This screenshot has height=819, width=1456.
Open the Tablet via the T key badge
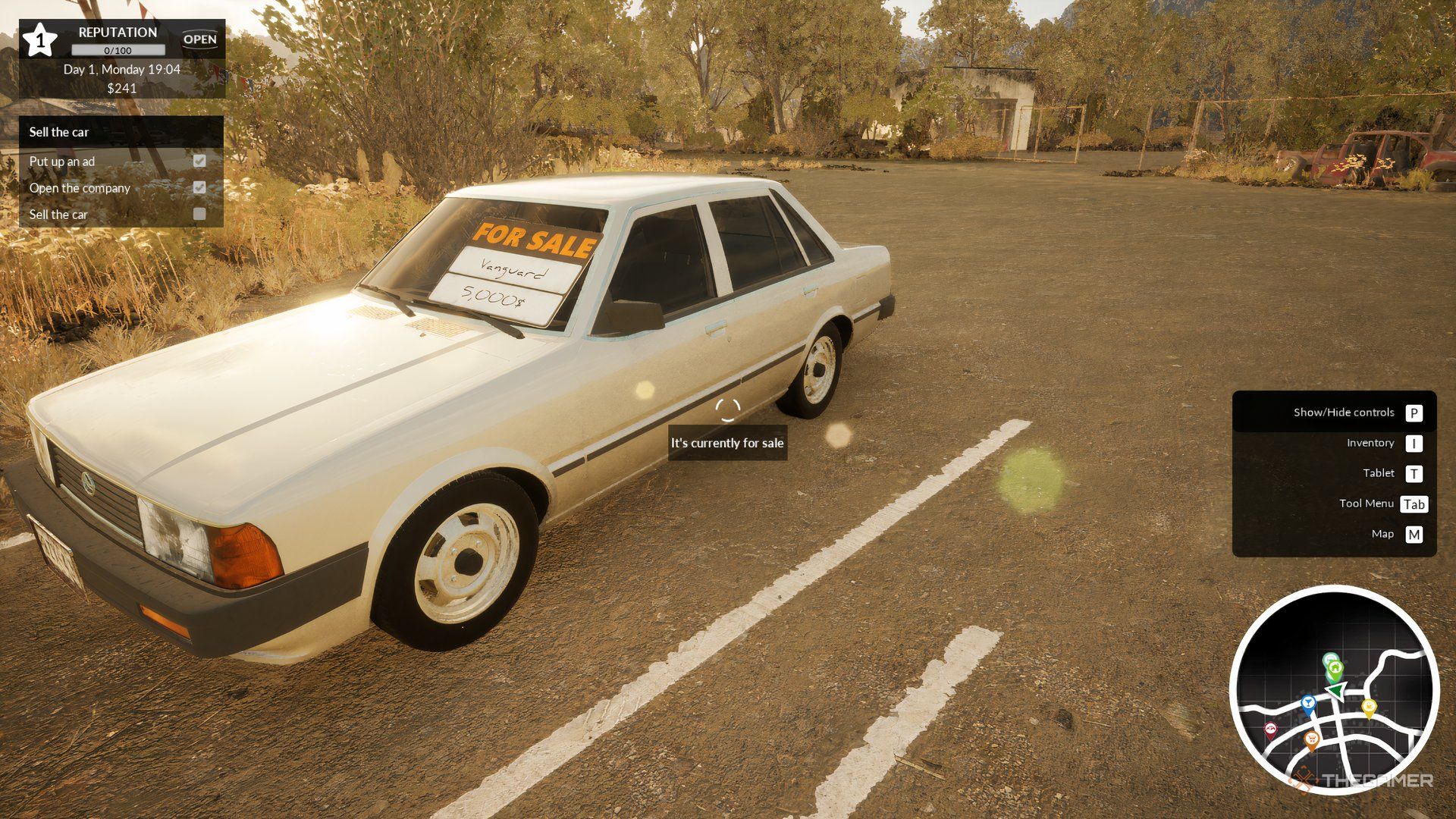tap(1415, 473)
